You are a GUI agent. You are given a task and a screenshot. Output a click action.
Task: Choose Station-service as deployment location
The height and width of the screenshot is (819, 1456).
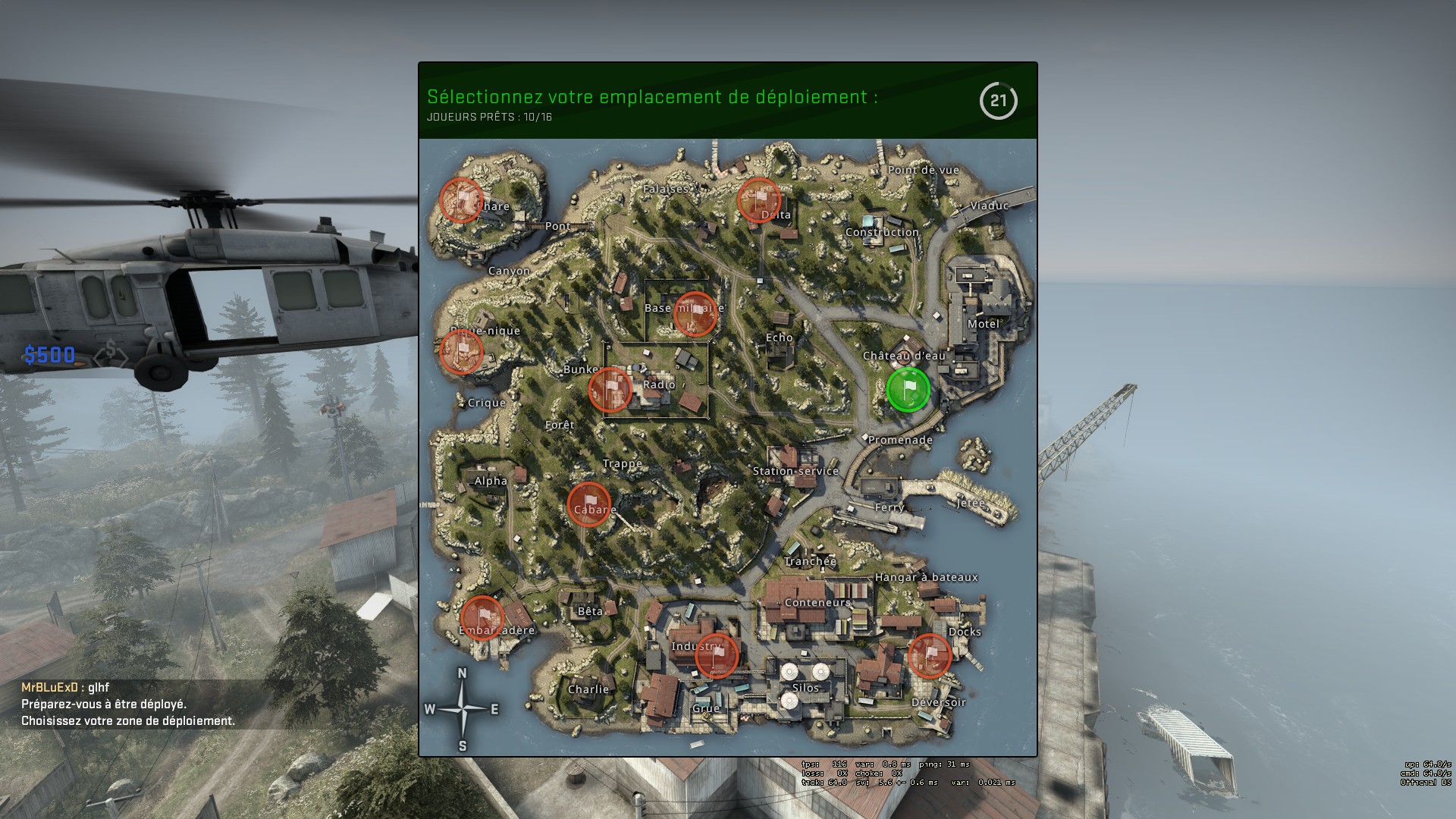pyautogui.click(x=795, y=471)
